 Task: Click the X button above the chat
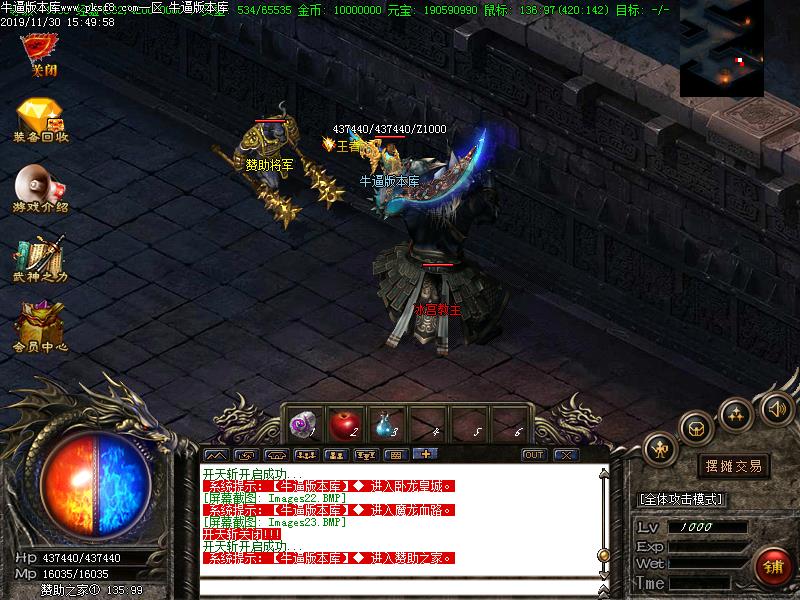(x=566, y=455)
